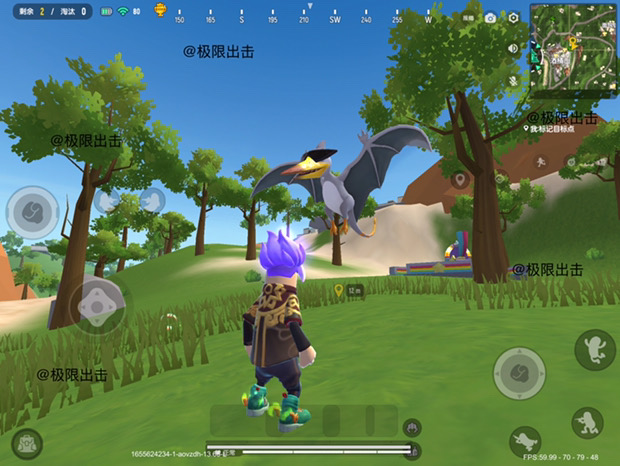
Task: Tap the movement joystick pad
Action: 98,304
